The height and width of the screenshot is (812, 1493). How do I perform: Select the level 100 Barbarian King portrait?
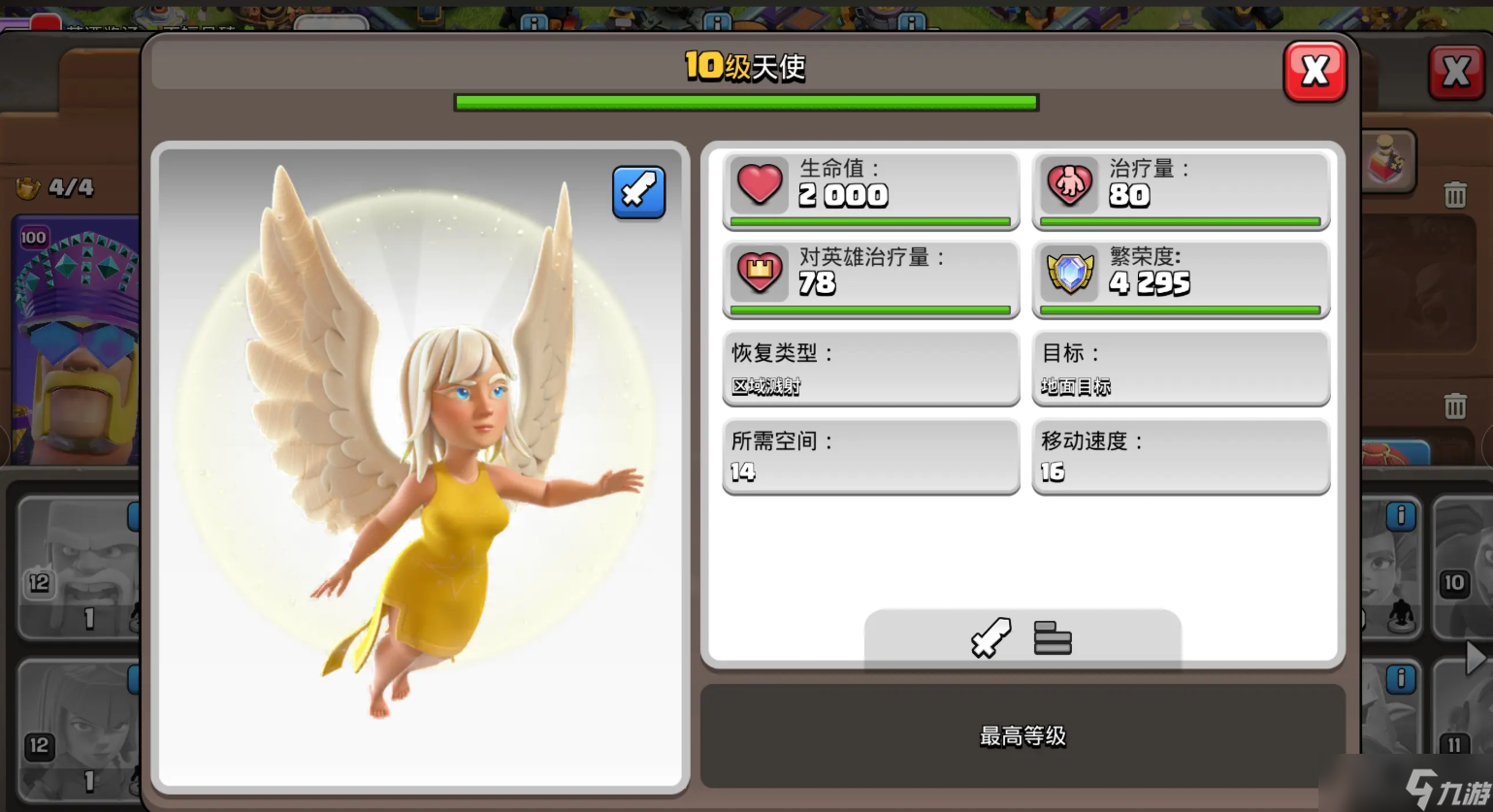[x=76, y=340]
